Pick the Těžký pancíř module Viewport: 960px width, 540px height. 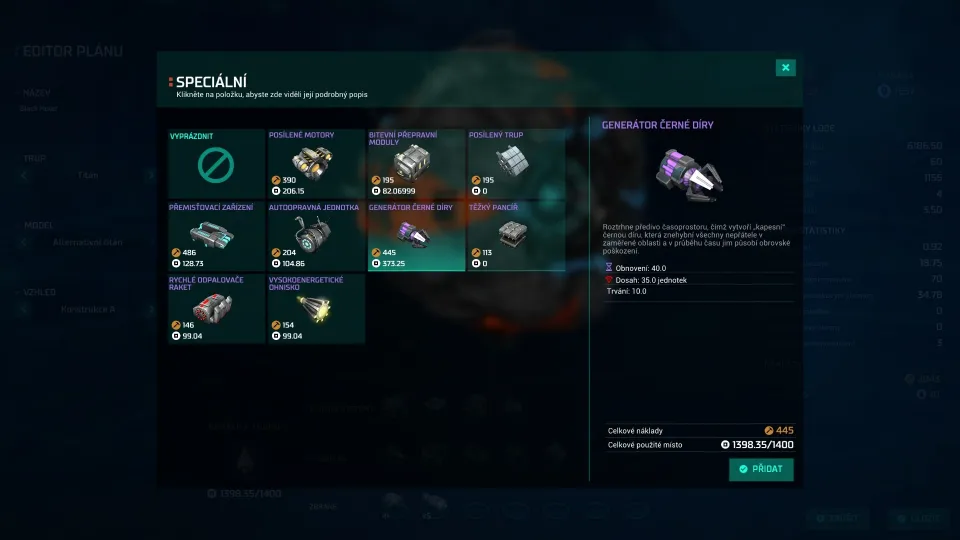pyautogui.click(x=516, y=236)
